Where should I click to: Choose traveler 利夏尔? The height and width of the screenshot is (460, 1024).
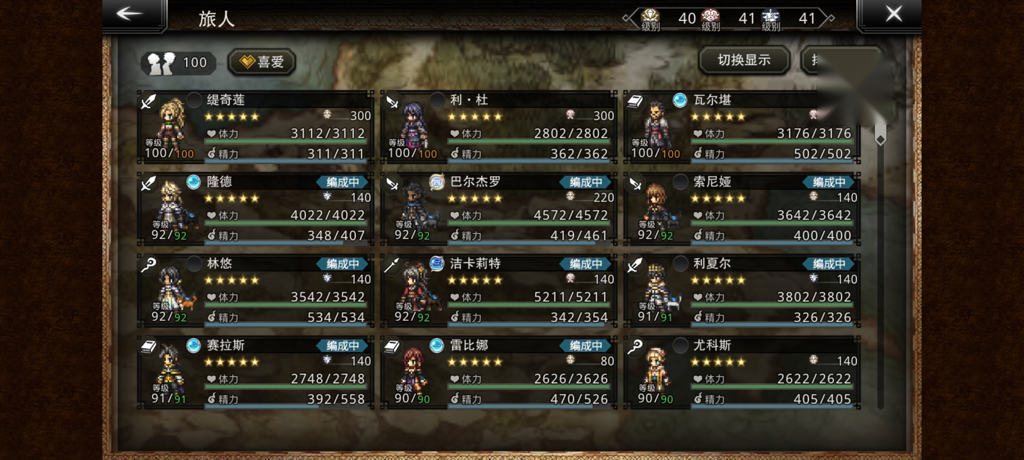coord(742,290)
